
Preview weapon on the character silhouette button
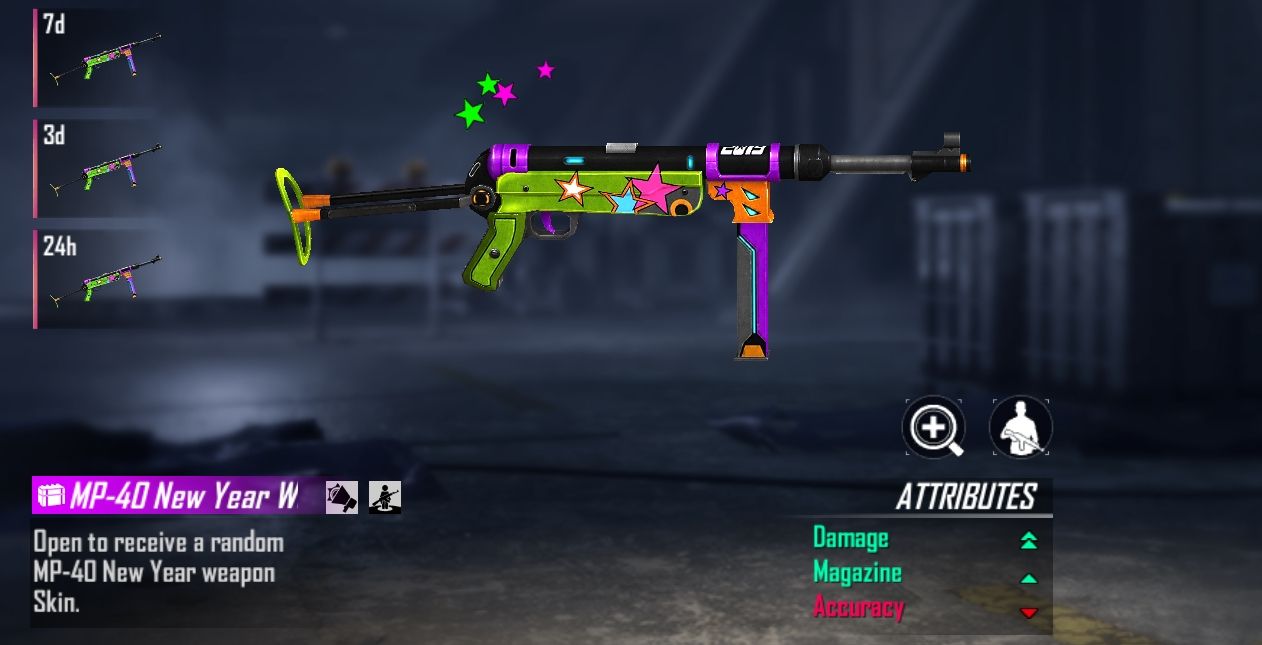1020,428
